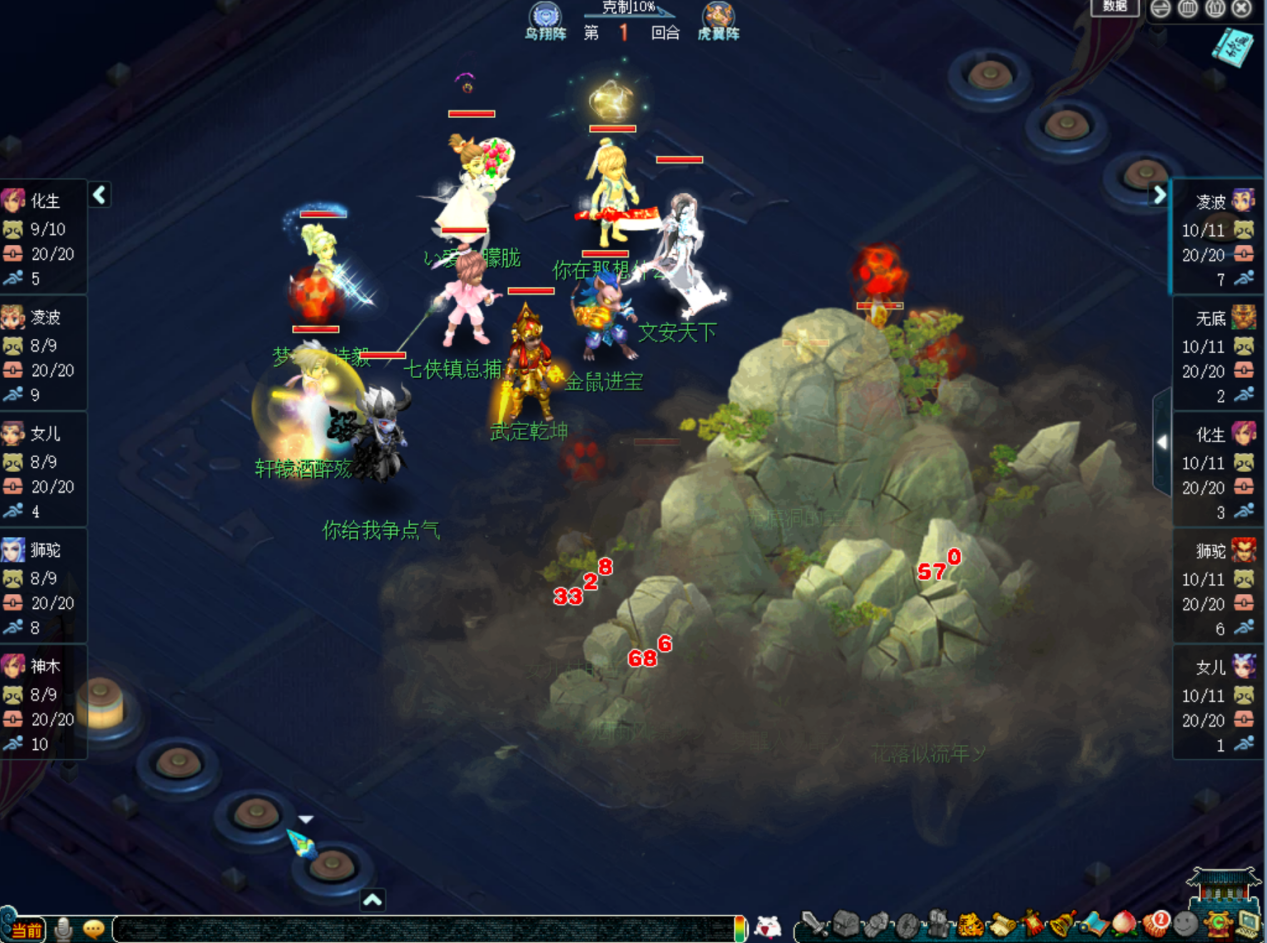Viewport: 1267px width, 943px height.
Task: Open the sword icon in bottom toolbar
Action: coord(817,924)
